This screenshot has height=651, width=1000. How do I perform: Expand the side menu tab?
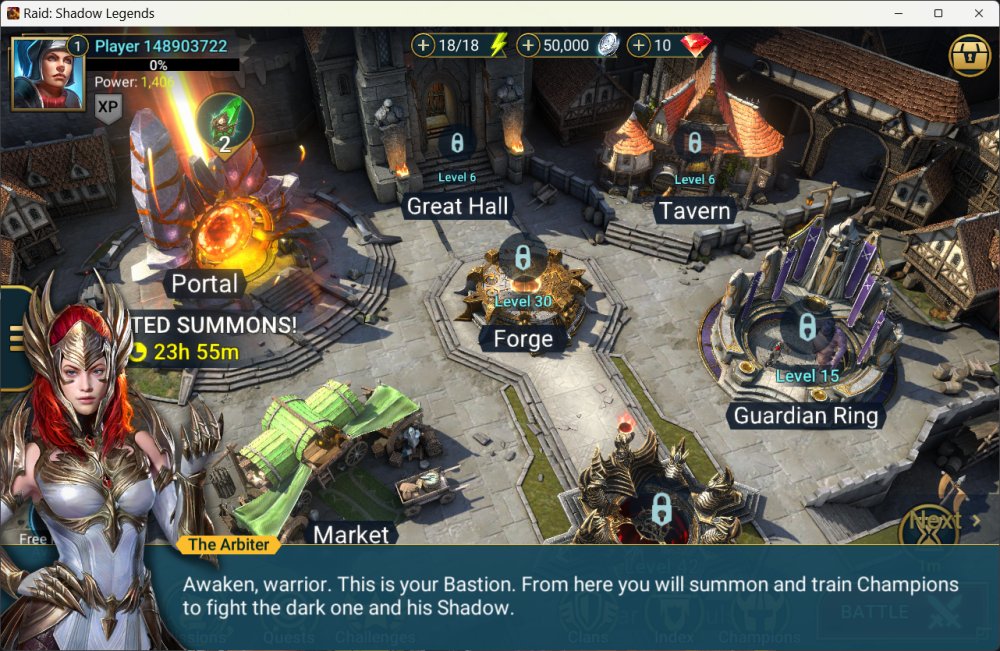15,338
